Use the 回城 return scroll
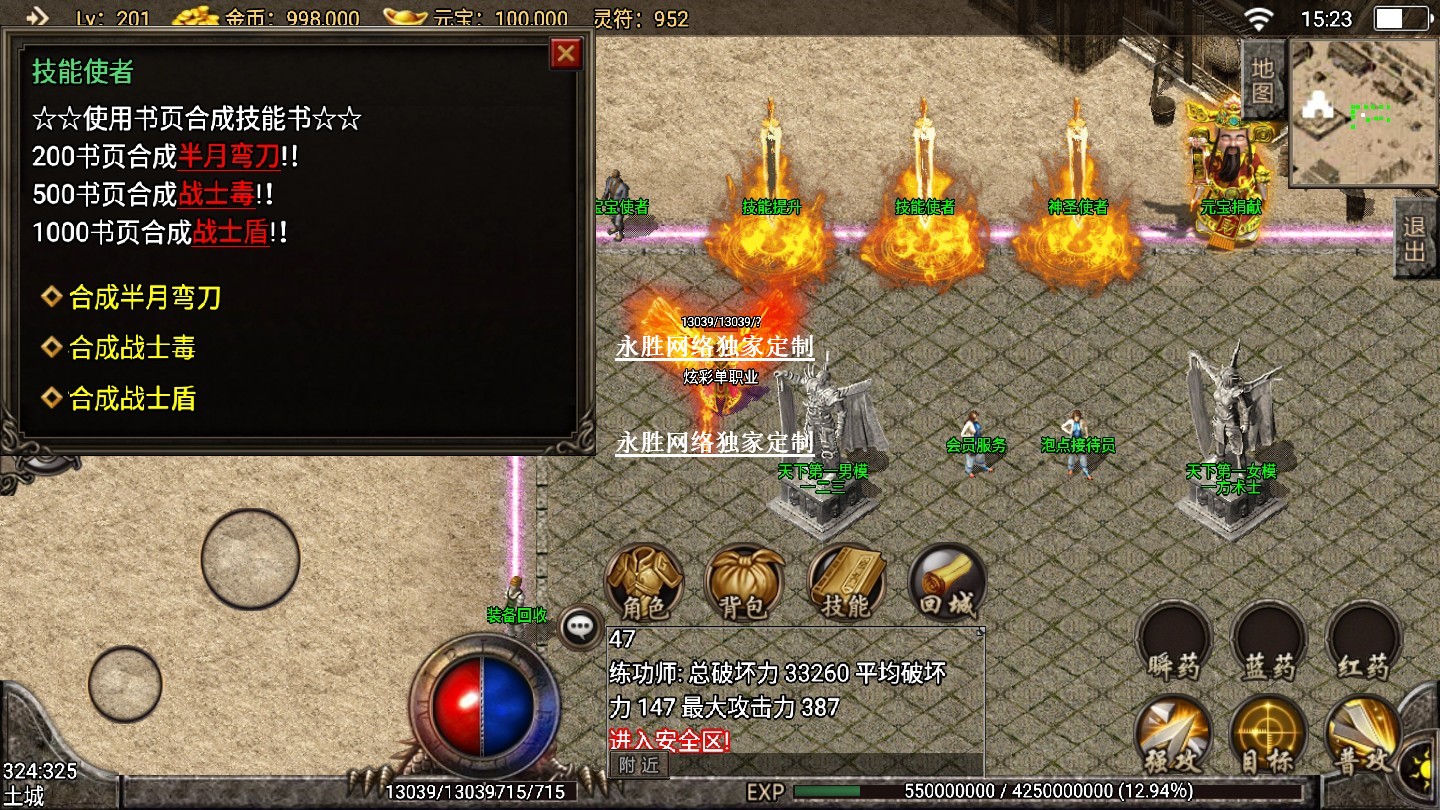The width and height of the screenshot is (1440, 810). (x=947, y=583)
